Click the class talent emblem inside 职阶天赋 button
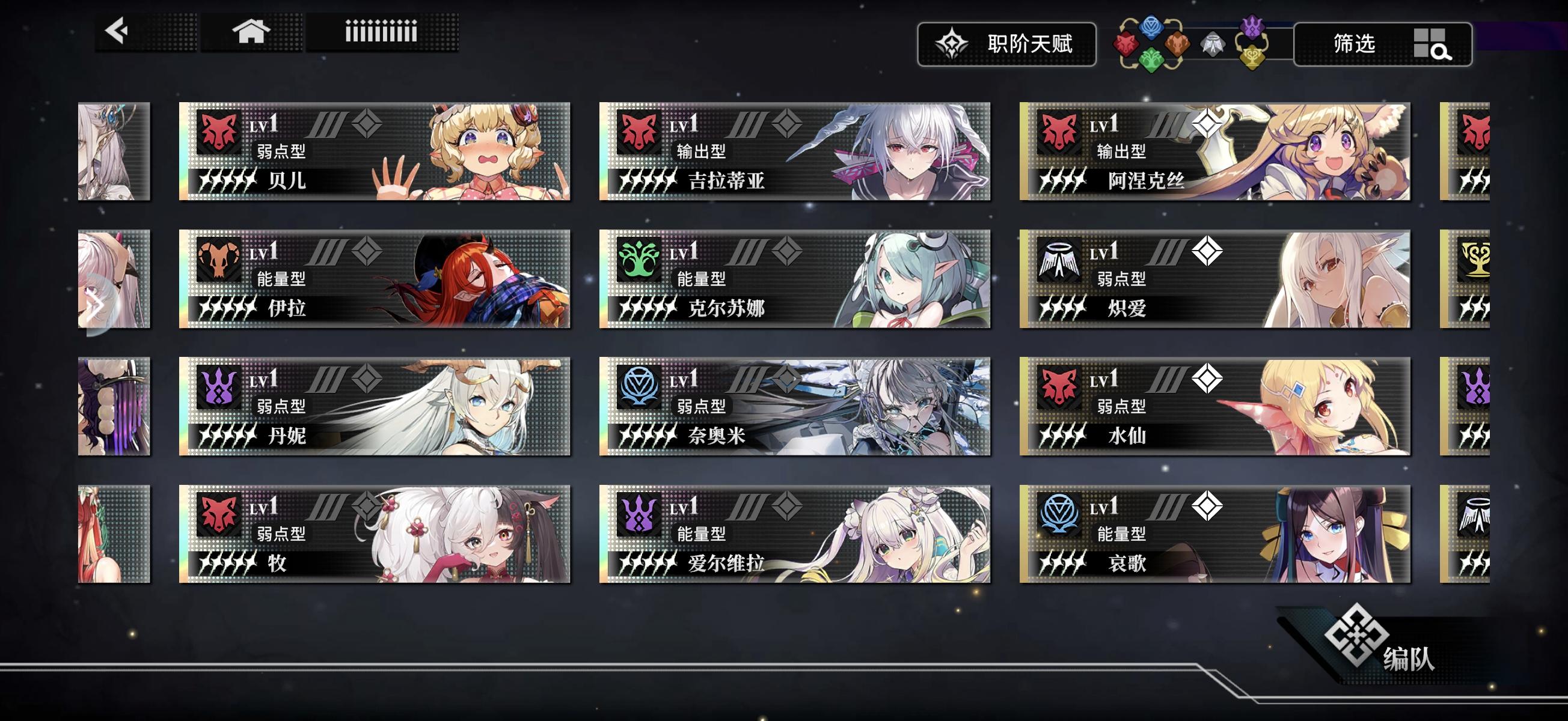1568x721 pixels. coord(952,44)
